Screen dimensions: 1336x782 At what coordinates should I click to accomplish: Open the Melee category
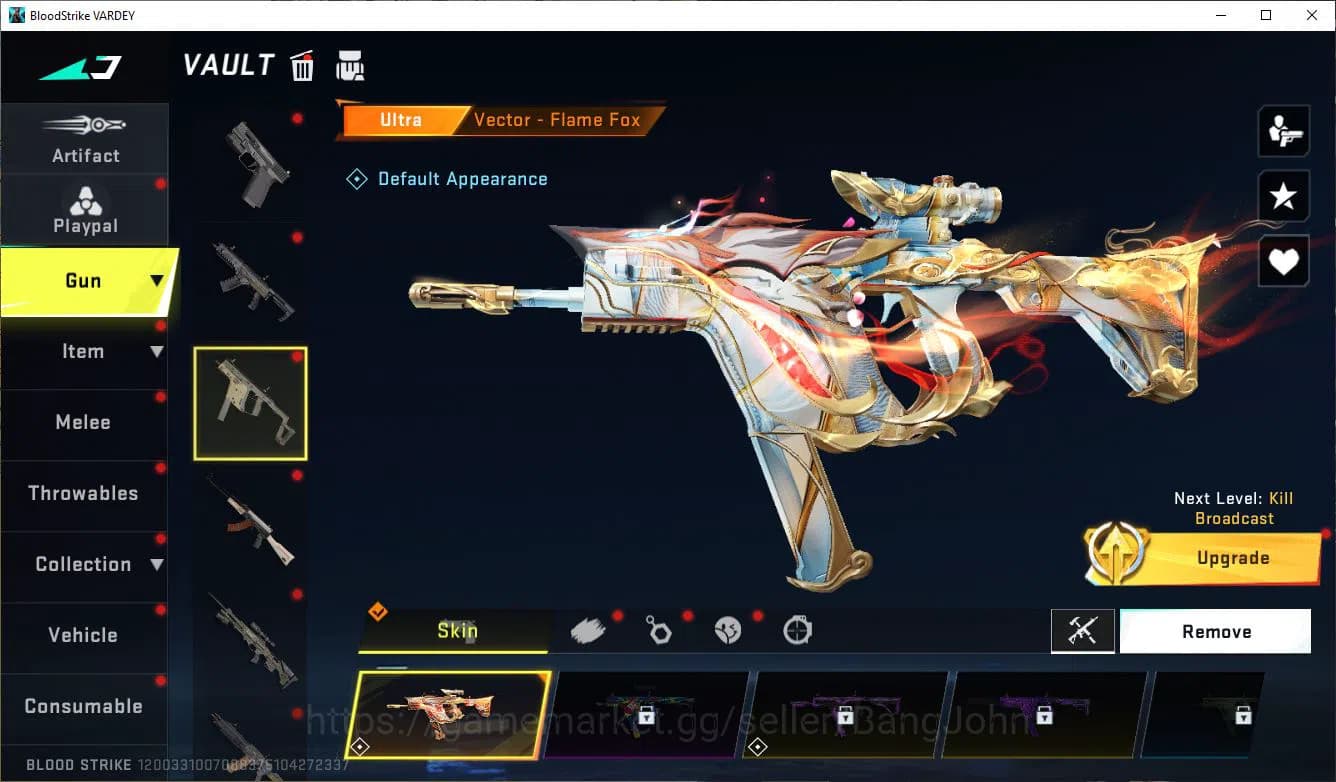[x=85, y=422]
